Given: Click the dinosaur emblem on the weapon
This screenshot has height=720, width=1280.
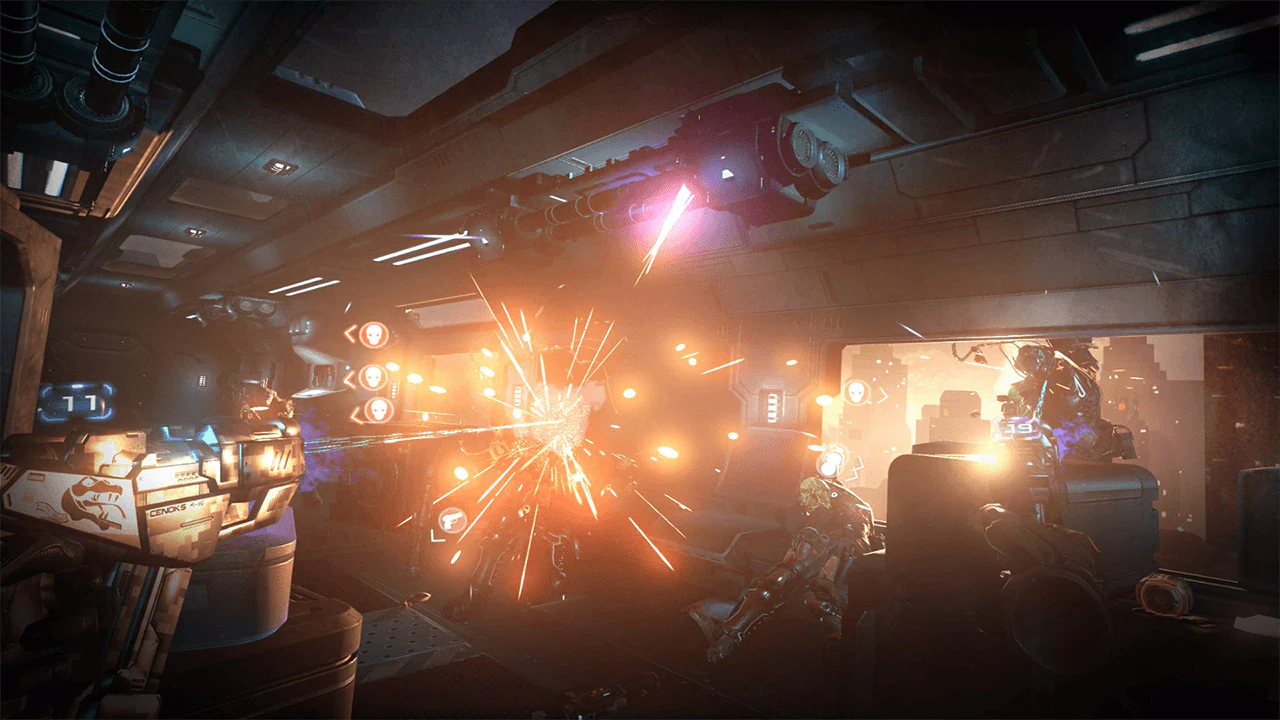Looking at the screenshot, I should (93, 500).
